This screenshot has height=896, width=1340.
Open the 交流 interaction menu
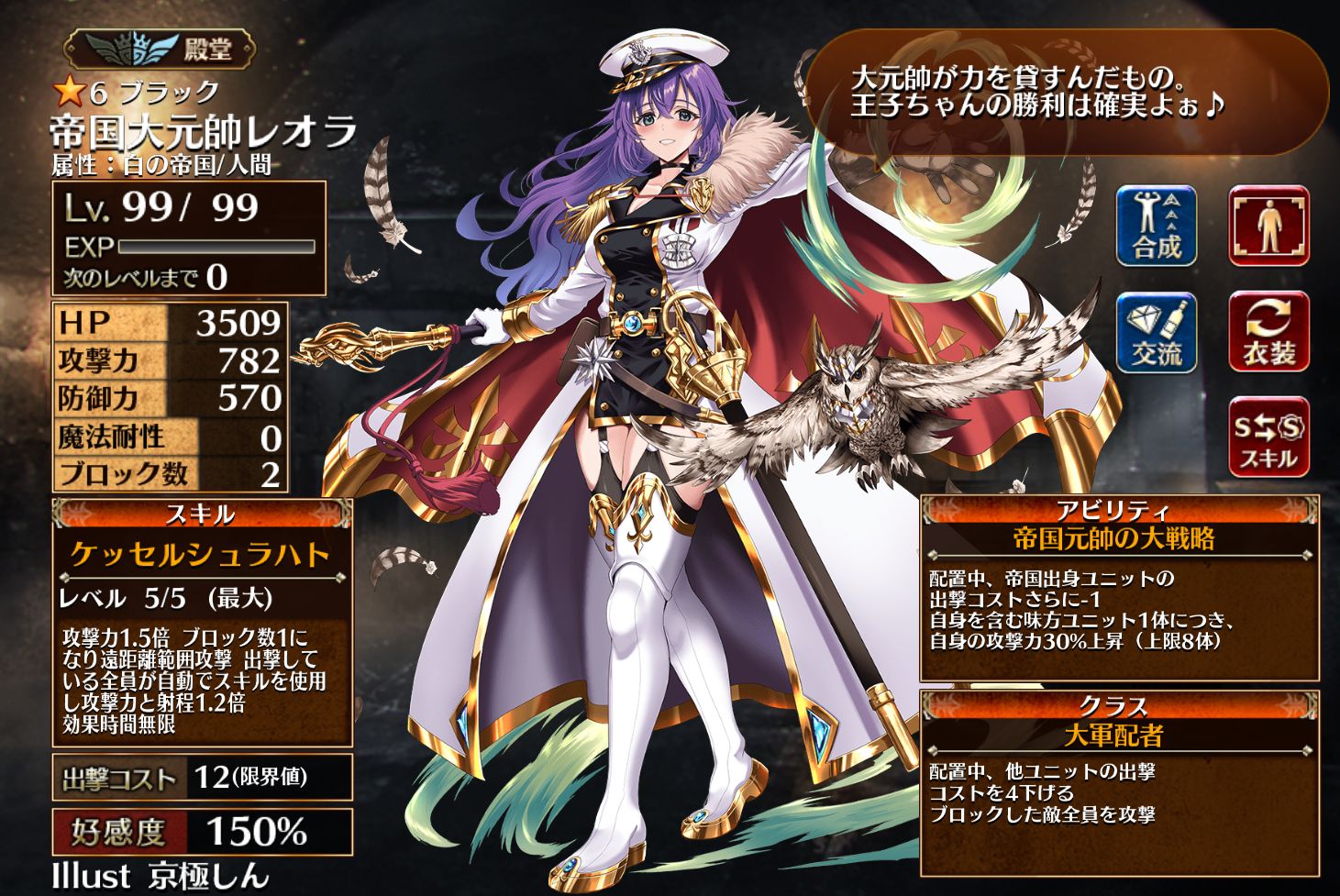[1156, 334]
